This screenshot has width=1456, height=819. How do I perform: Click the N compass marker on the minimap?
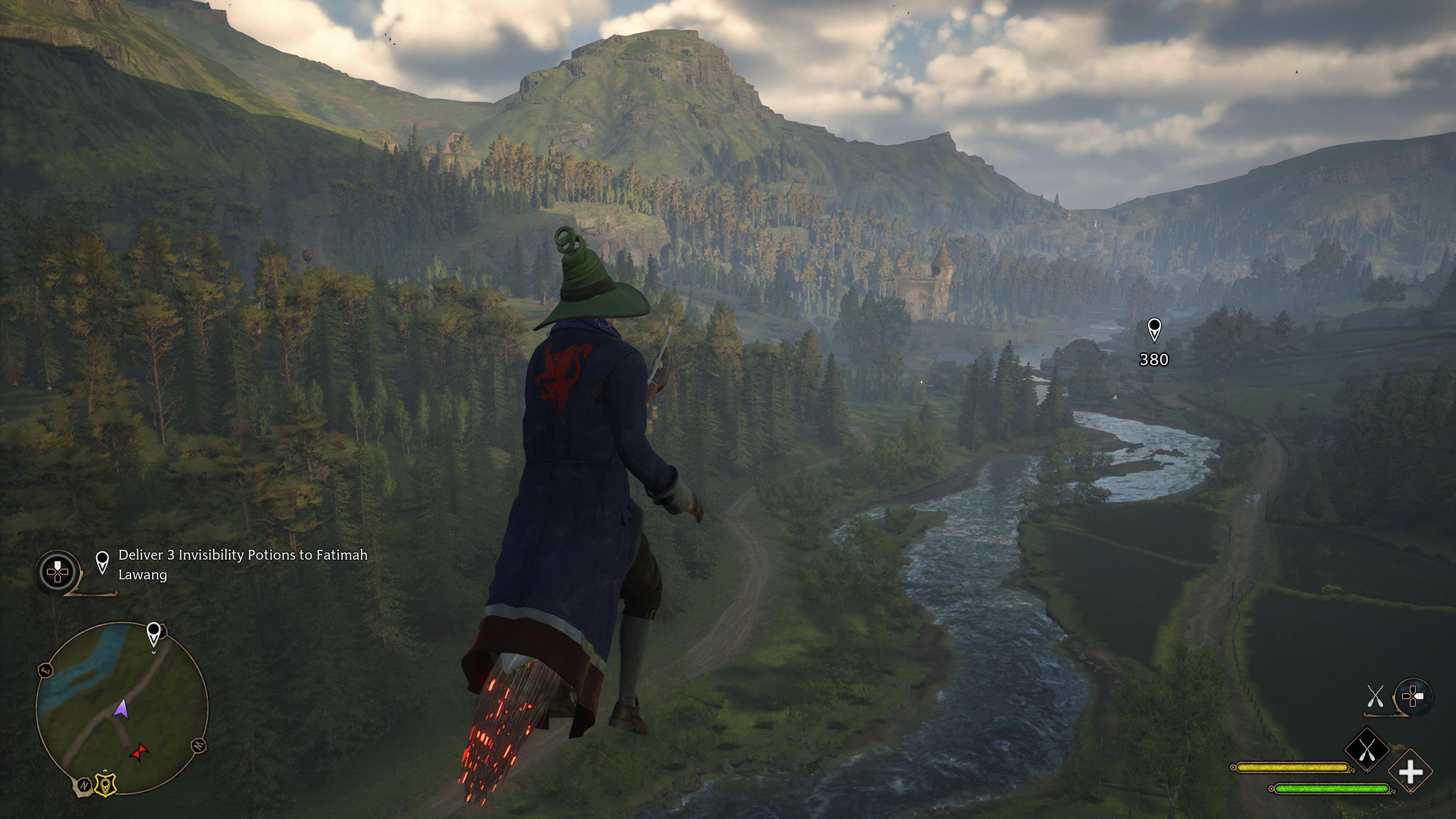(83, 785)
